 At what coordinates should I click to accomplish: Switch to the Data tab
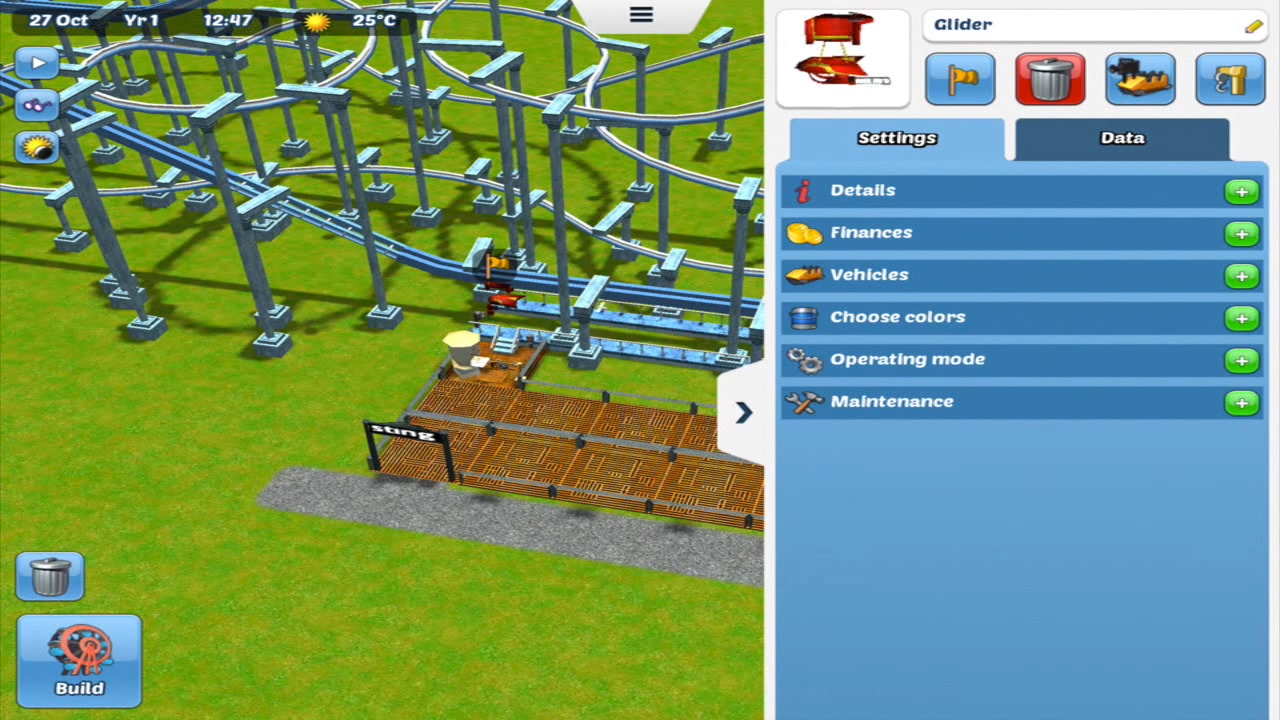1122,138
